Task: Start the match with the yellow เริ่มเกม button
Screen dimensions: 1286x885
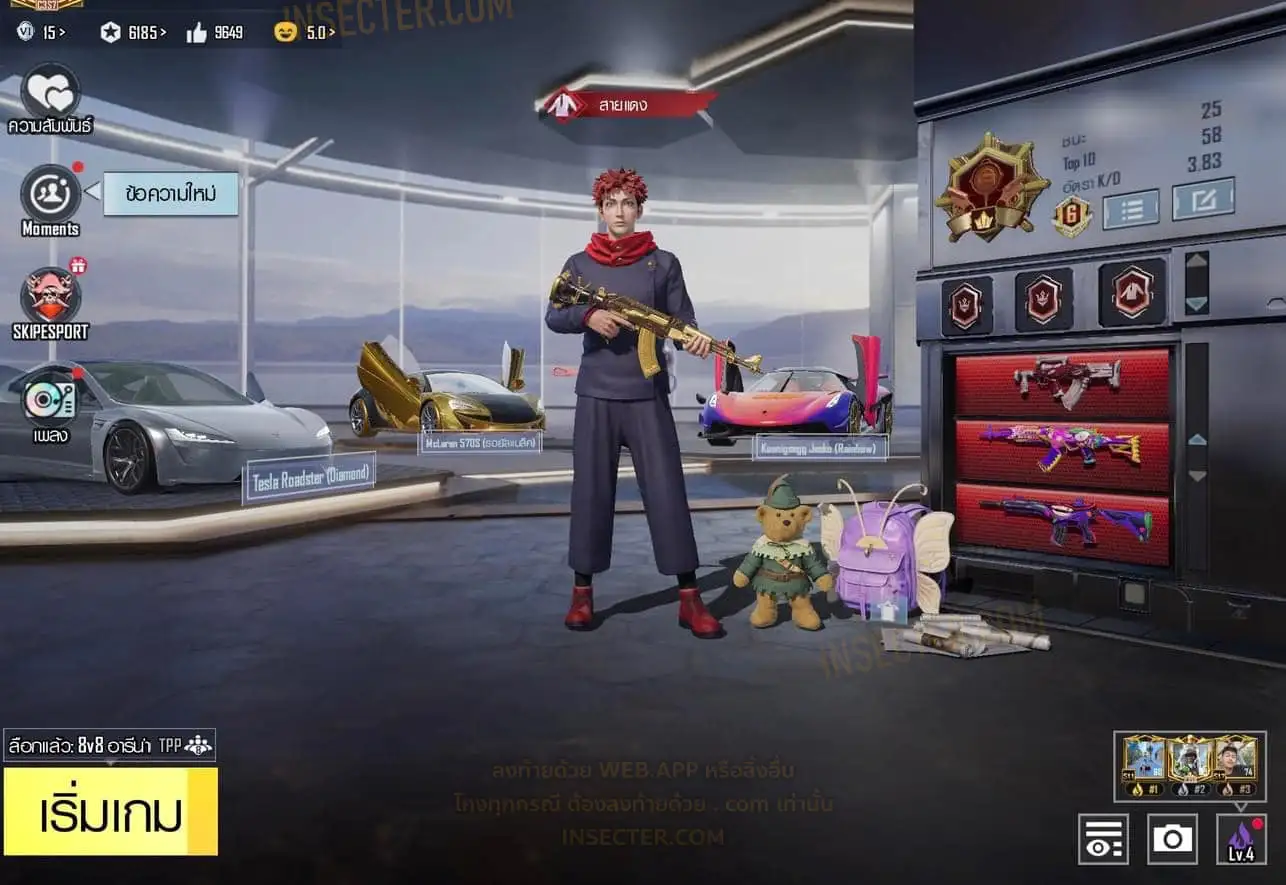Action: (110, 811)
